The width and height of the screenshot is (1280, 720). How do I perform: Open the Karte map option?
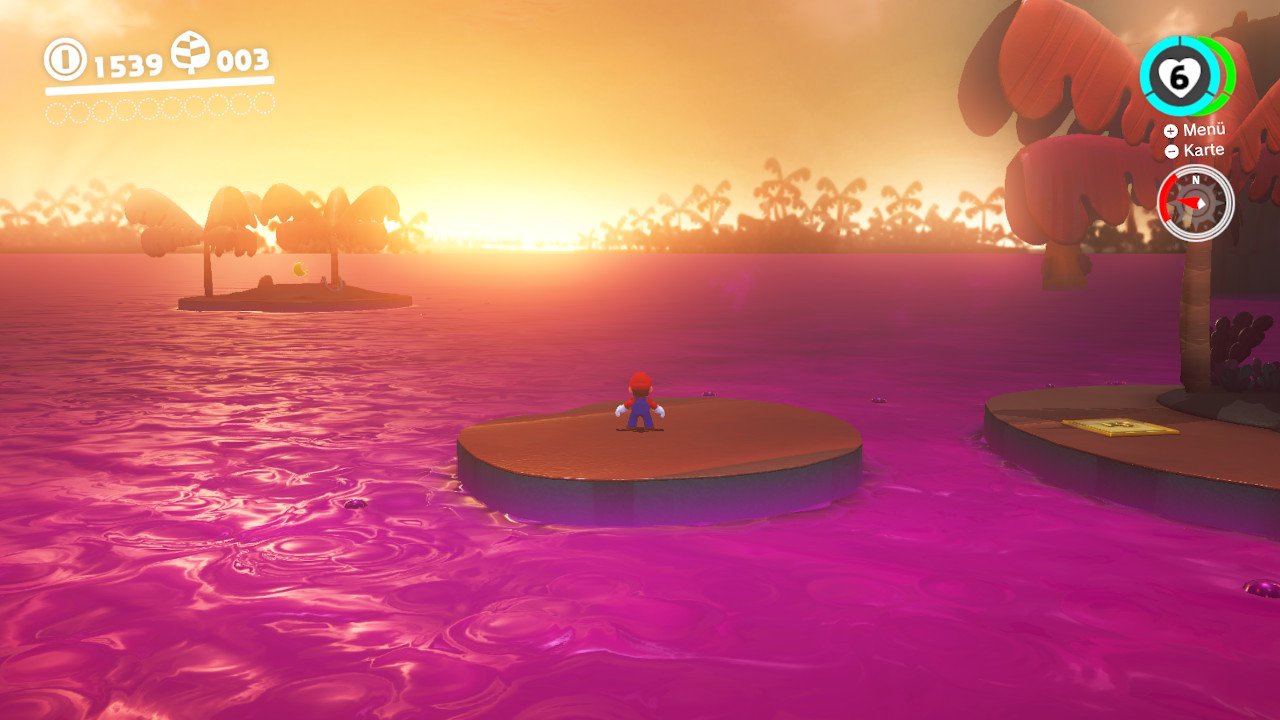click(1195, 150)
